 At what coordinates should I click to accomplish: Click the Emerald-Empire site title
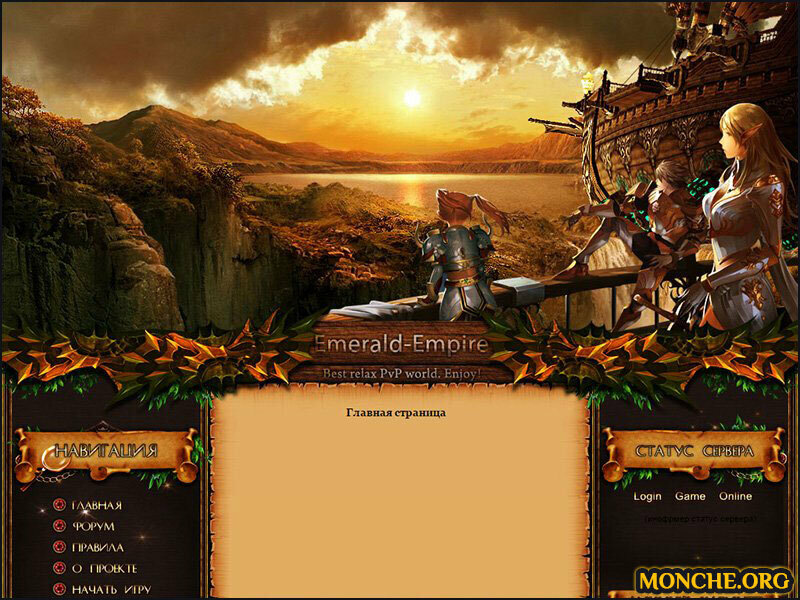tap(401, 345)
